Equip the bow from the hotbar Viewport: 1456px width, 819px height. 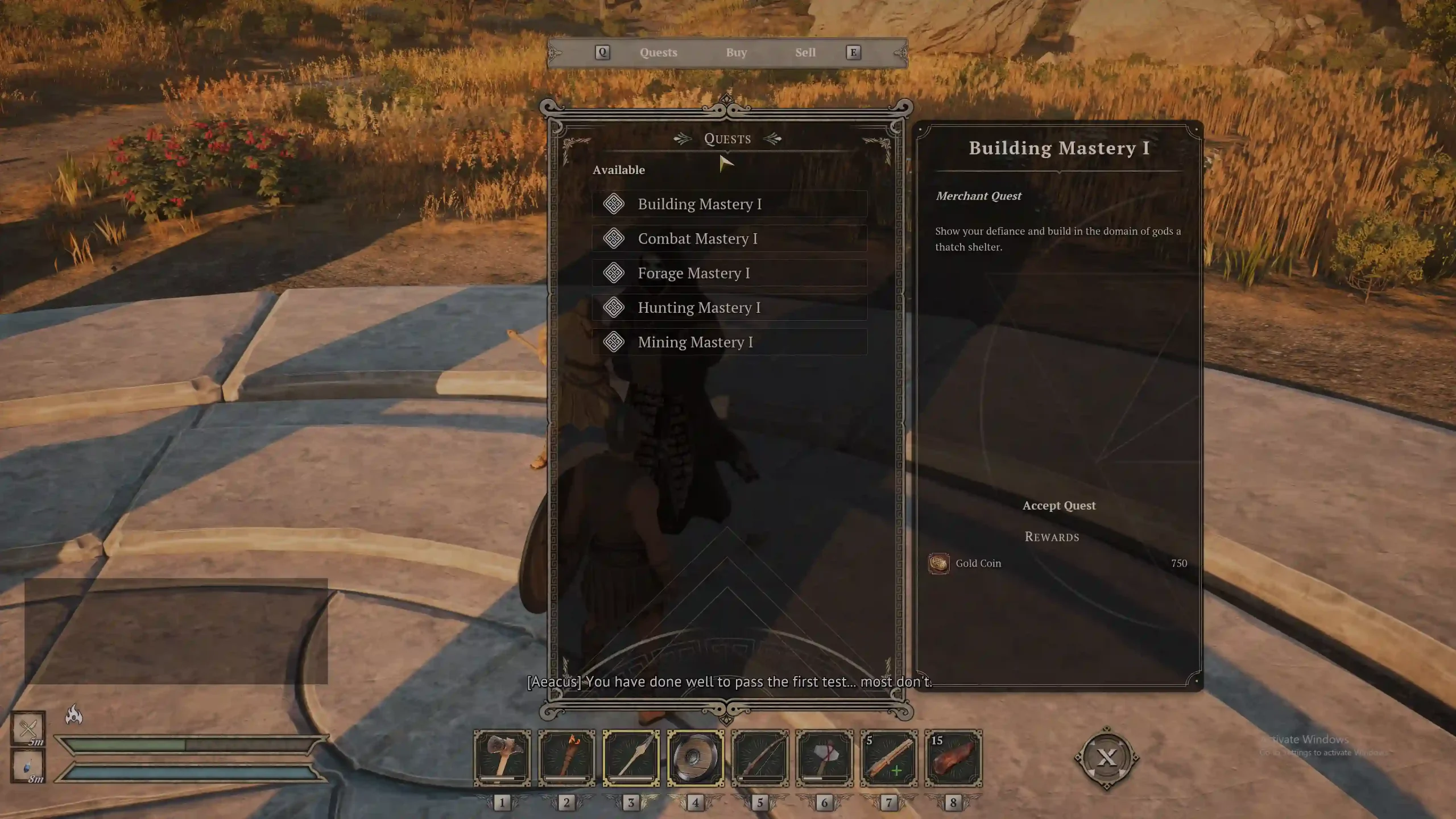coord(760,758)
